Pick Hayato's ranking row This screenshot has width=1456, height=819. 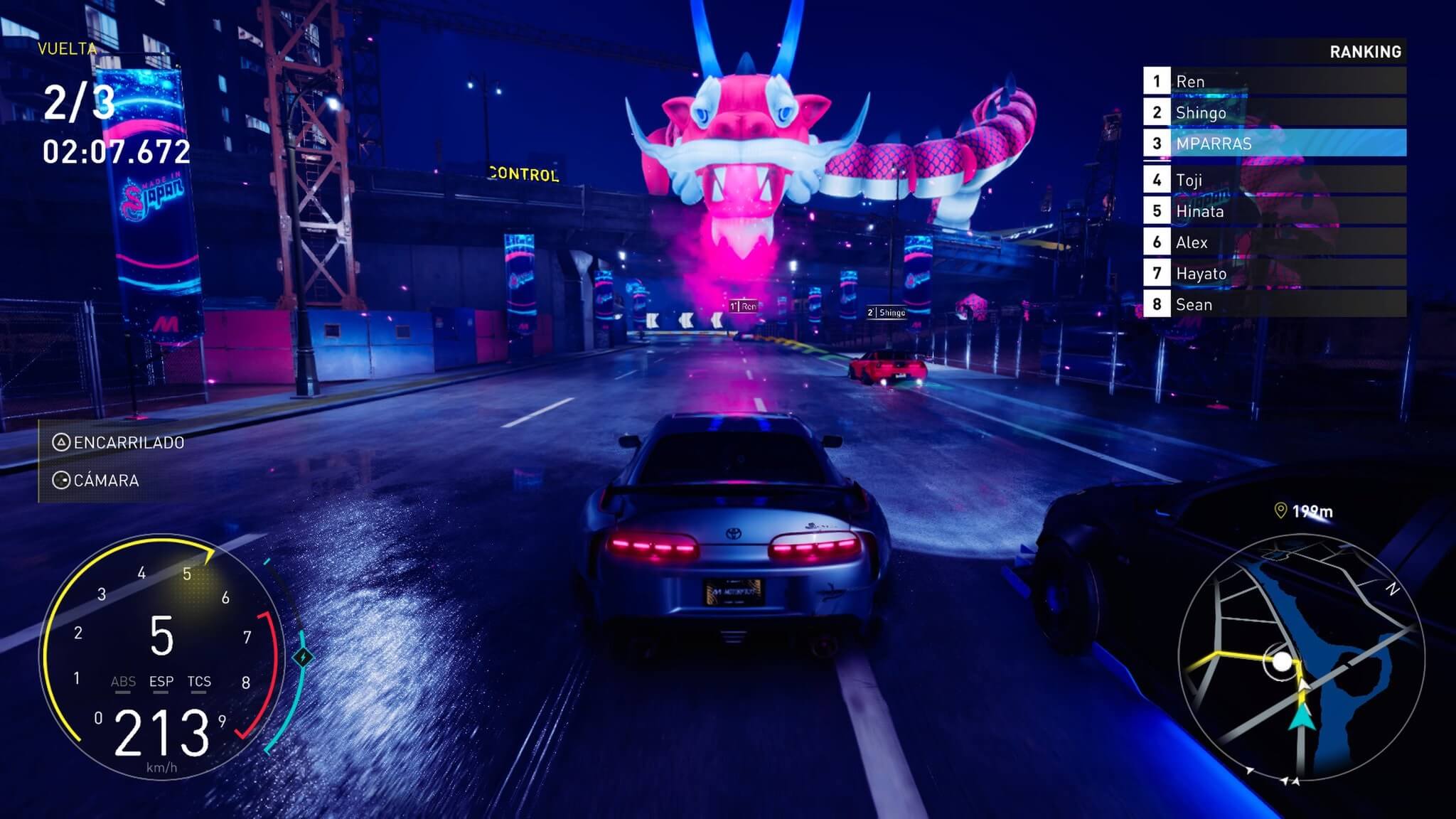coord(1274,274)
